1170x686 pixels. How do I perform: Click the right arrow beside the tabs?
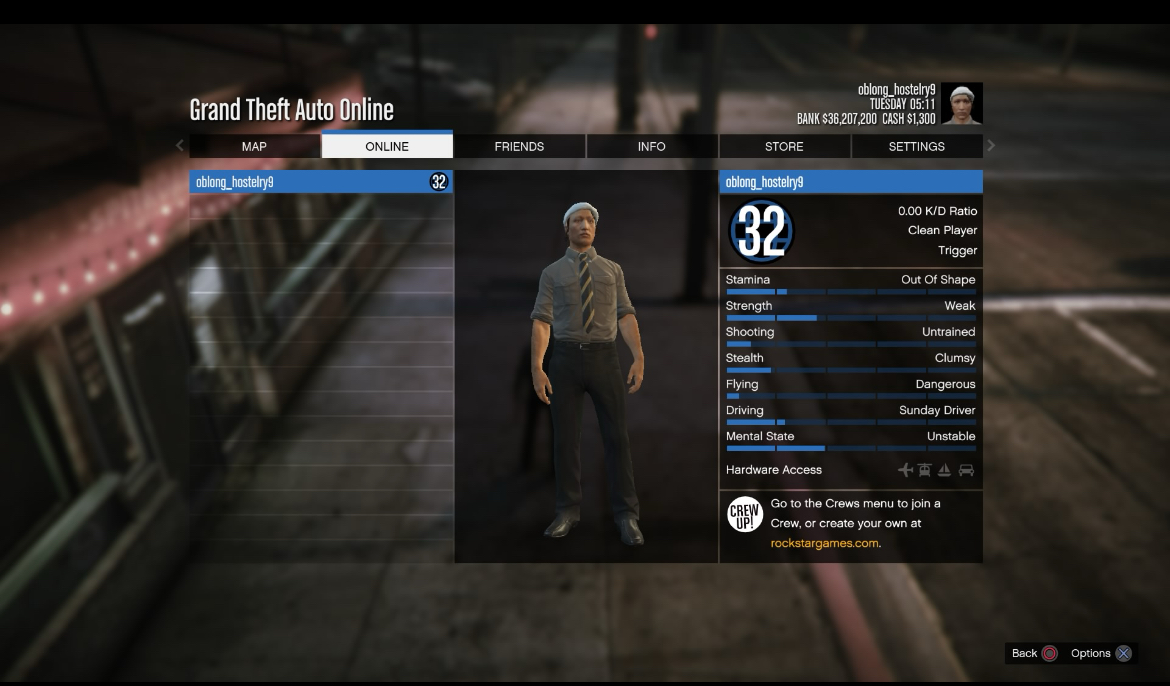(x=991, y=146)
